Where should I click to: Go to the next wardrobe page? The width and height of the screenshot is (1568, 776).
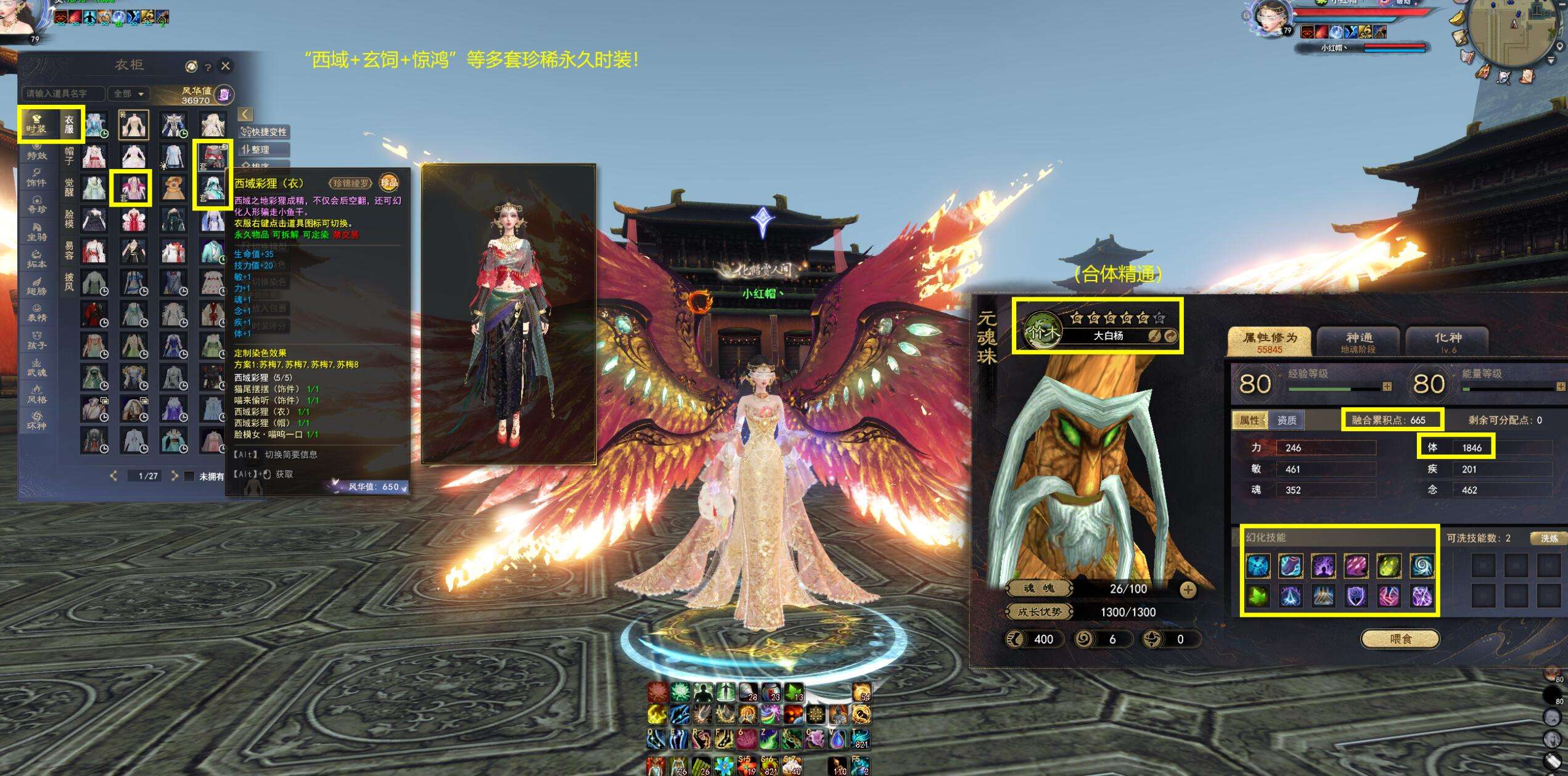click(175, 476)
